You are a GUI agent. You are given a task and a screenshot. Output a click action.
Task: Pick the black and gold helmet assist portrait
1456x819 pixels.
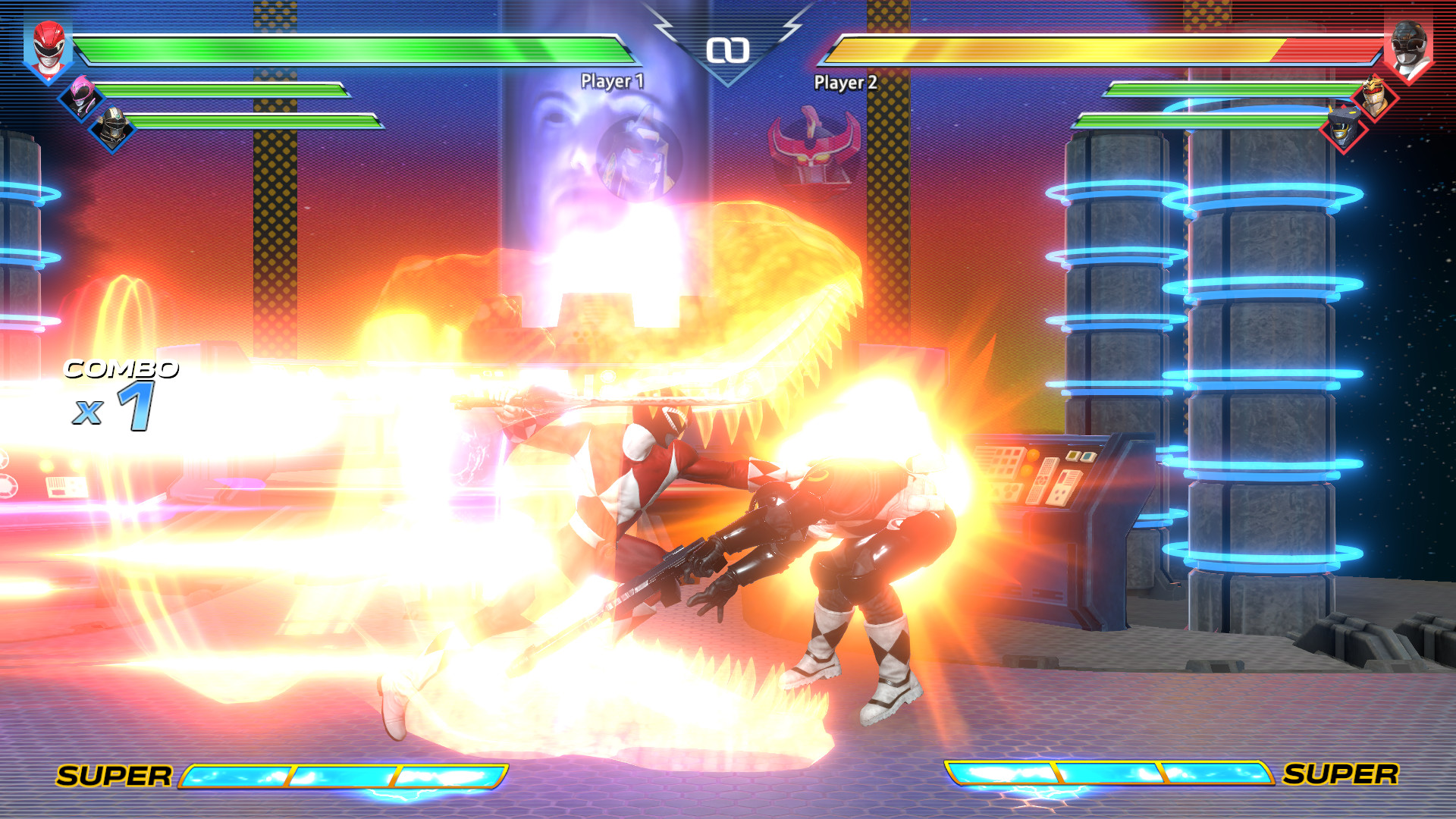point(113,127)
